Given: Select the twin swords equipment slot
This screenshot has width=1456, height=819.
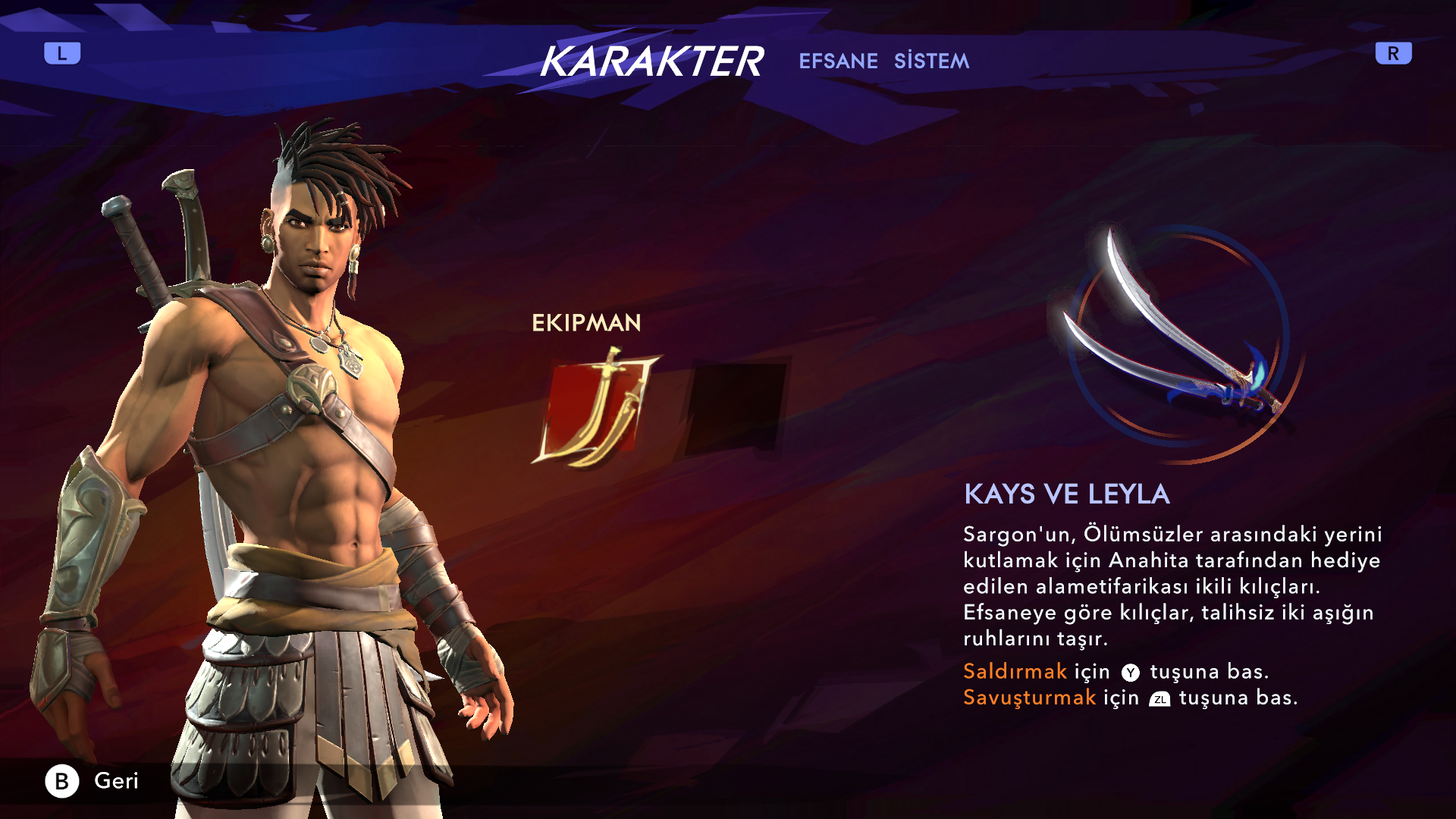Looking at the screenshot, I should point(596,408).
